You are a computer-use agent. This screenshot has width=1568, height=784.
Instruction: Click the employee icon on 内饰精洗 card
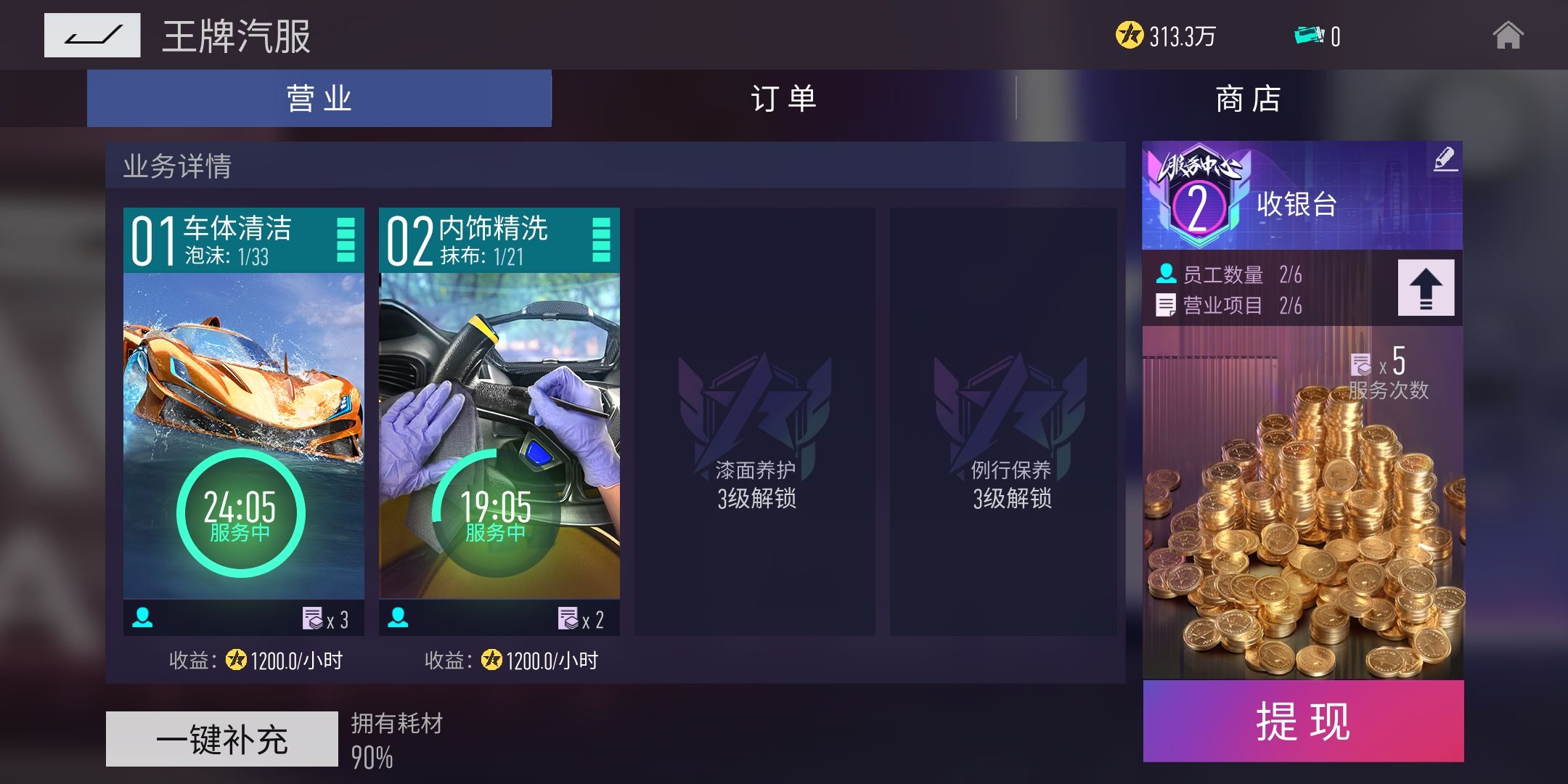[399, 618]
